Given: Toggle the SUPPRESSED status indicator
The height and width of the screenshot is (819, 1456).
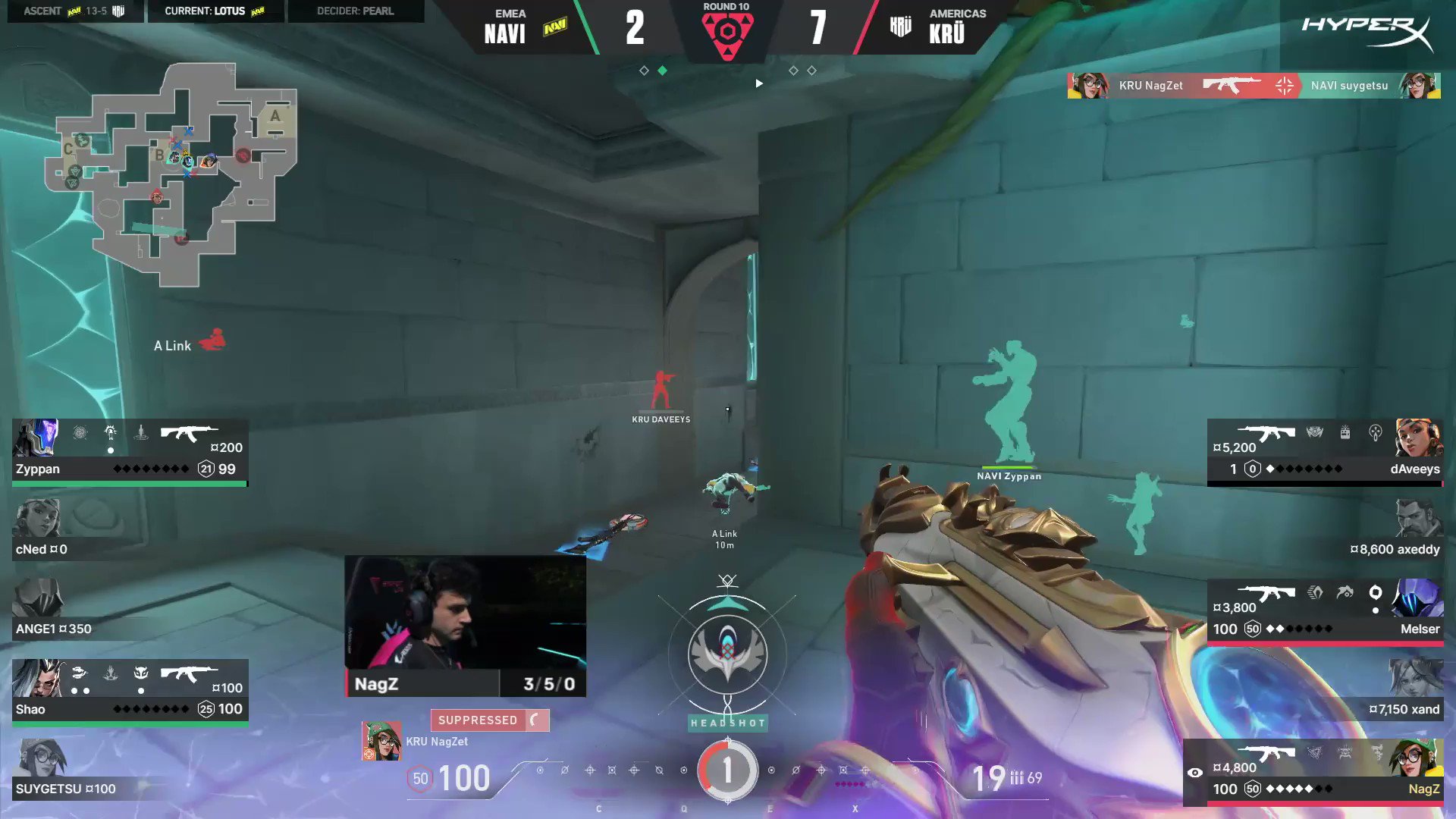Looking at the screenshot, I should click(489, 720).
